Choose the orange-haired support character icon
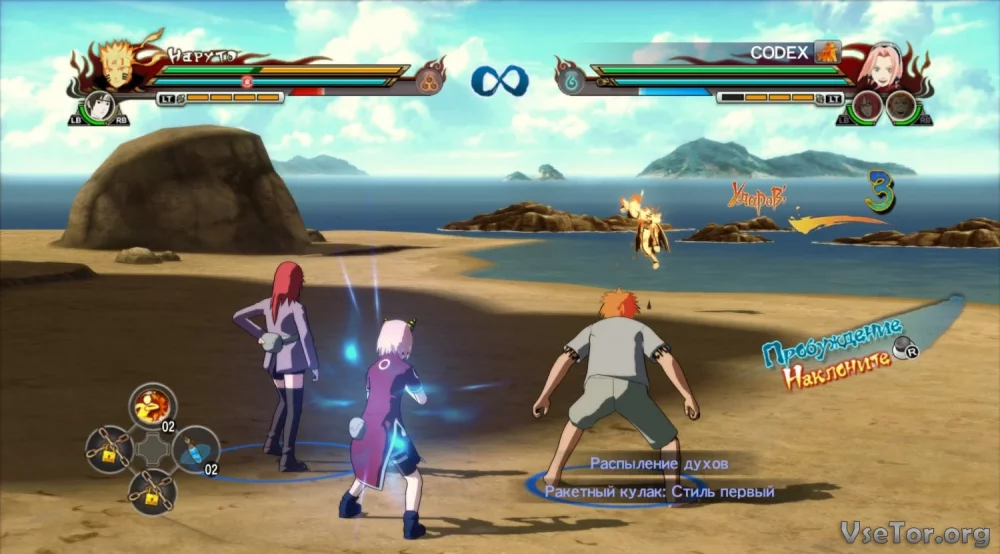The image size is (1000, 554). pos(901,106)
